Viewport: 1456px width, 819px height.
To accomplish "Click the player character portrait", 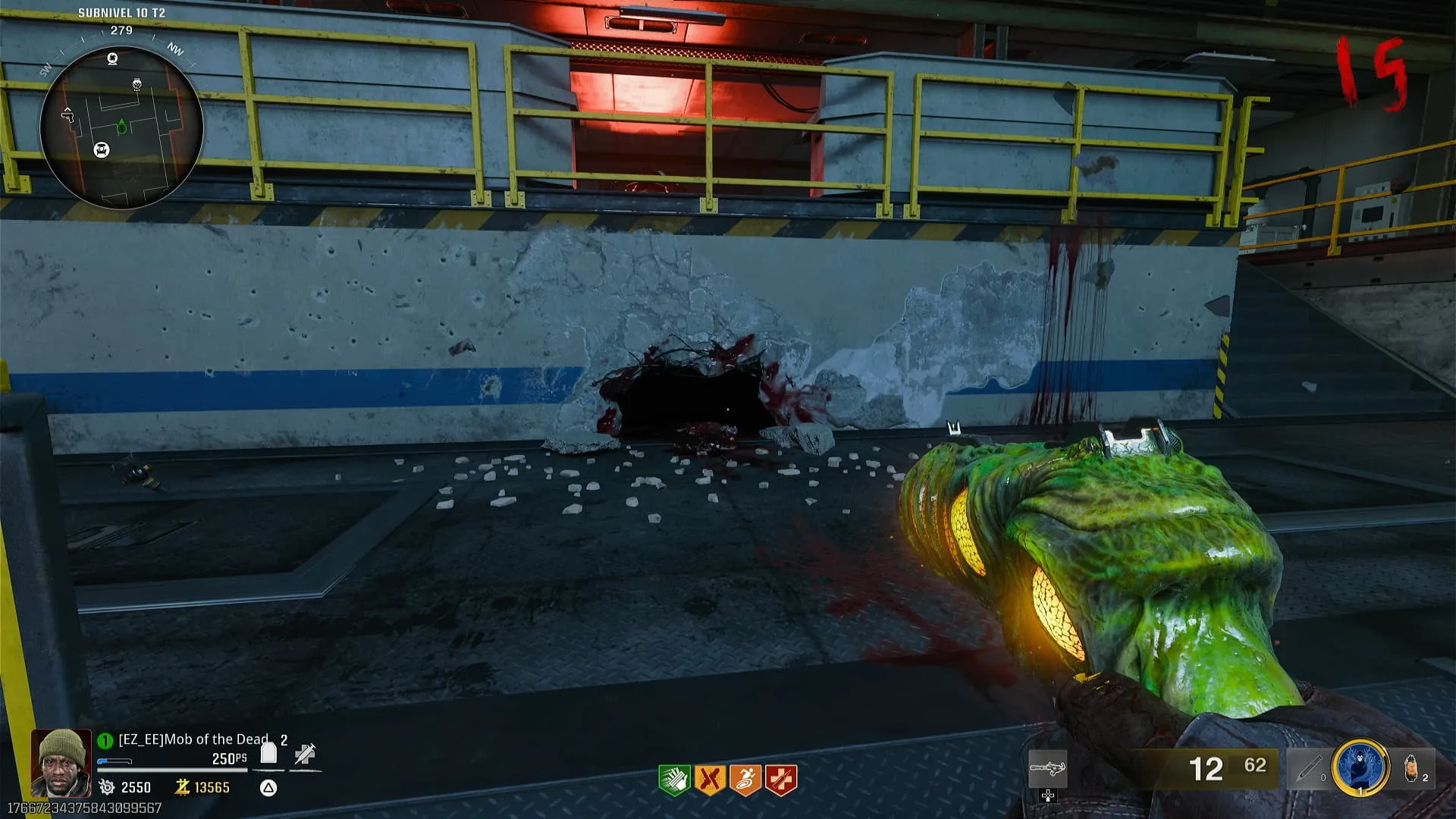I will coord(61,762).
